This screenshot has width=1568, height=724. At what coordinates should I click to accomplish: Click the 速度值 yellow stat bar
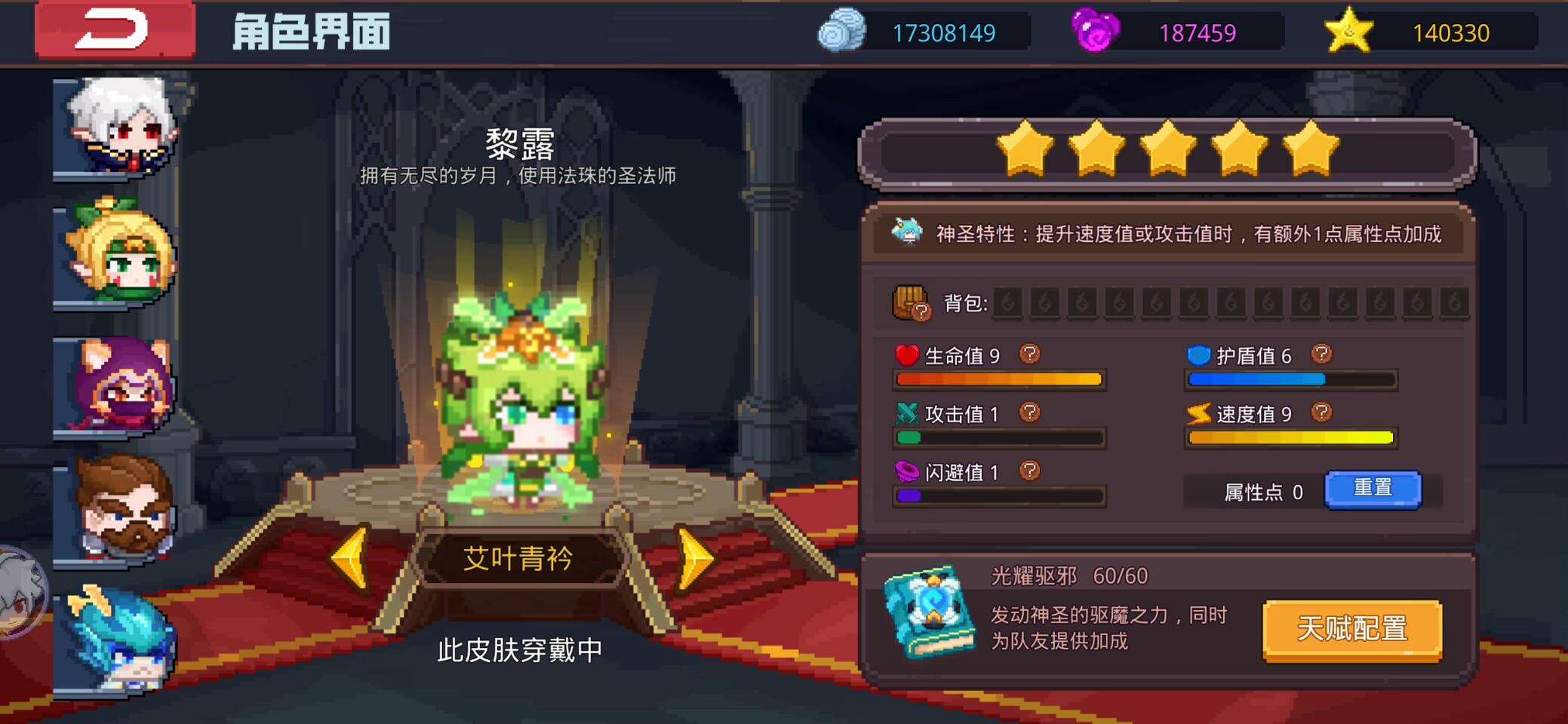tap(1290, 437)
